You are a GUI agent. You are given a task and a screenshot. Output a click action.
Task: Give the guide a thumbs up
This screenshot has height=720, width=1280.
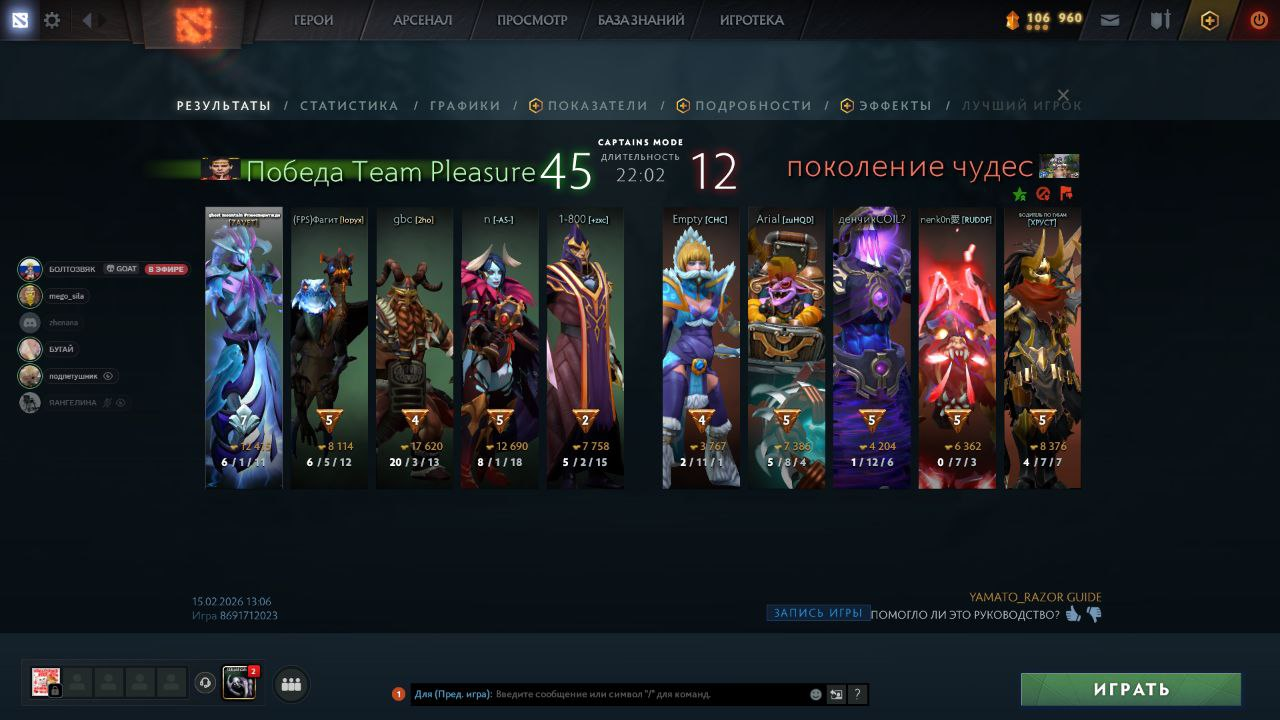1073,614
